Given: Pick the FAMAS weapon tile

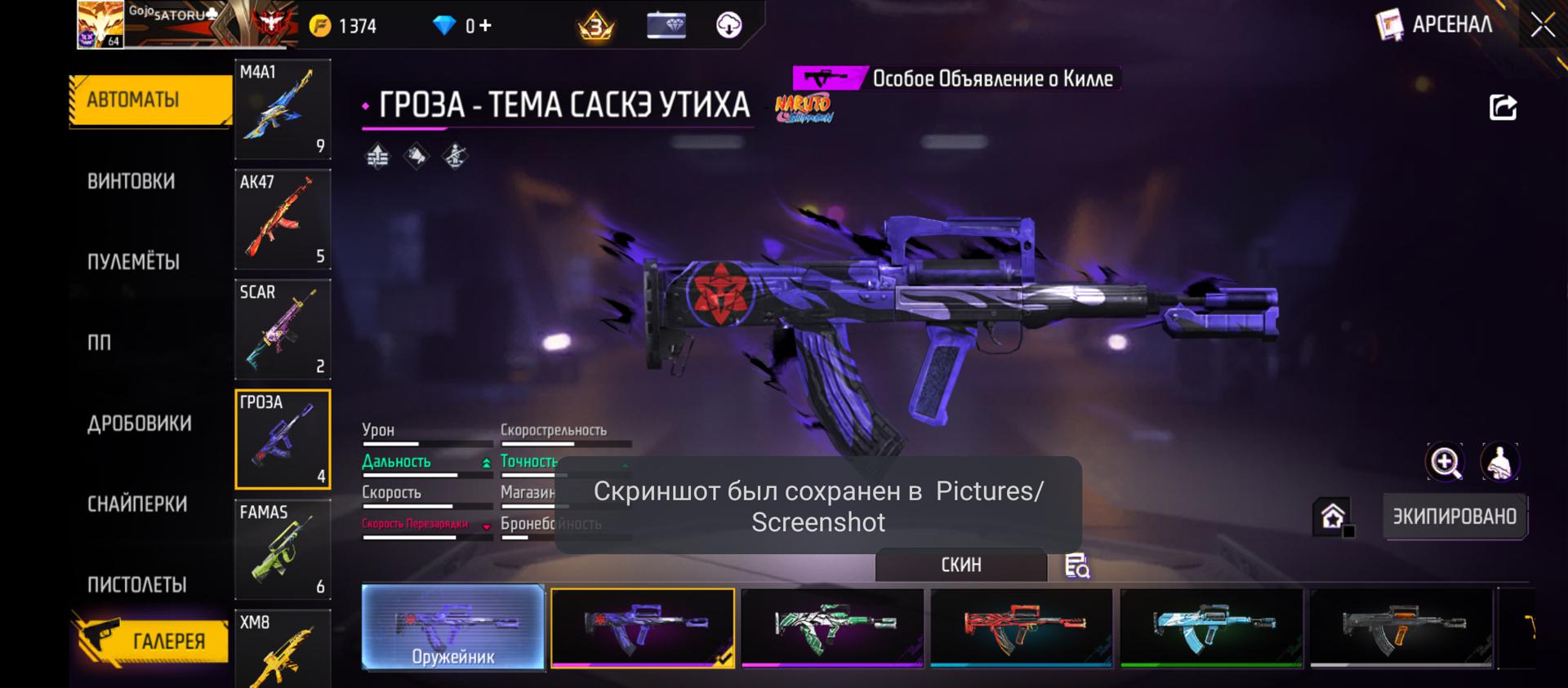Looking at the screenshot, I should (x=283, y=550).
